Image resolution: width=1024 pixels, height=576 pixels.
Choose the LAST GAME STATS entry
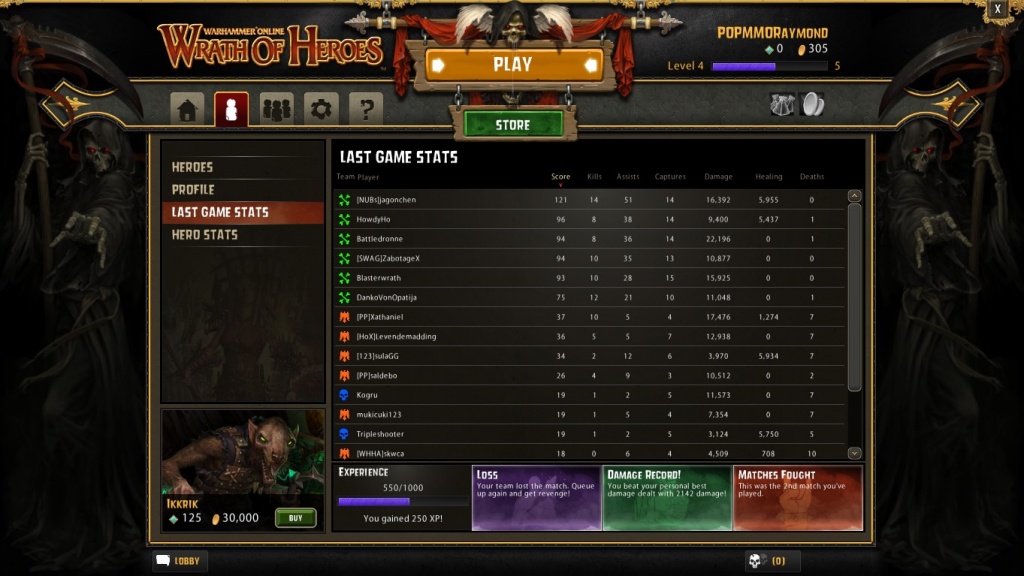(x=220, y=212)
